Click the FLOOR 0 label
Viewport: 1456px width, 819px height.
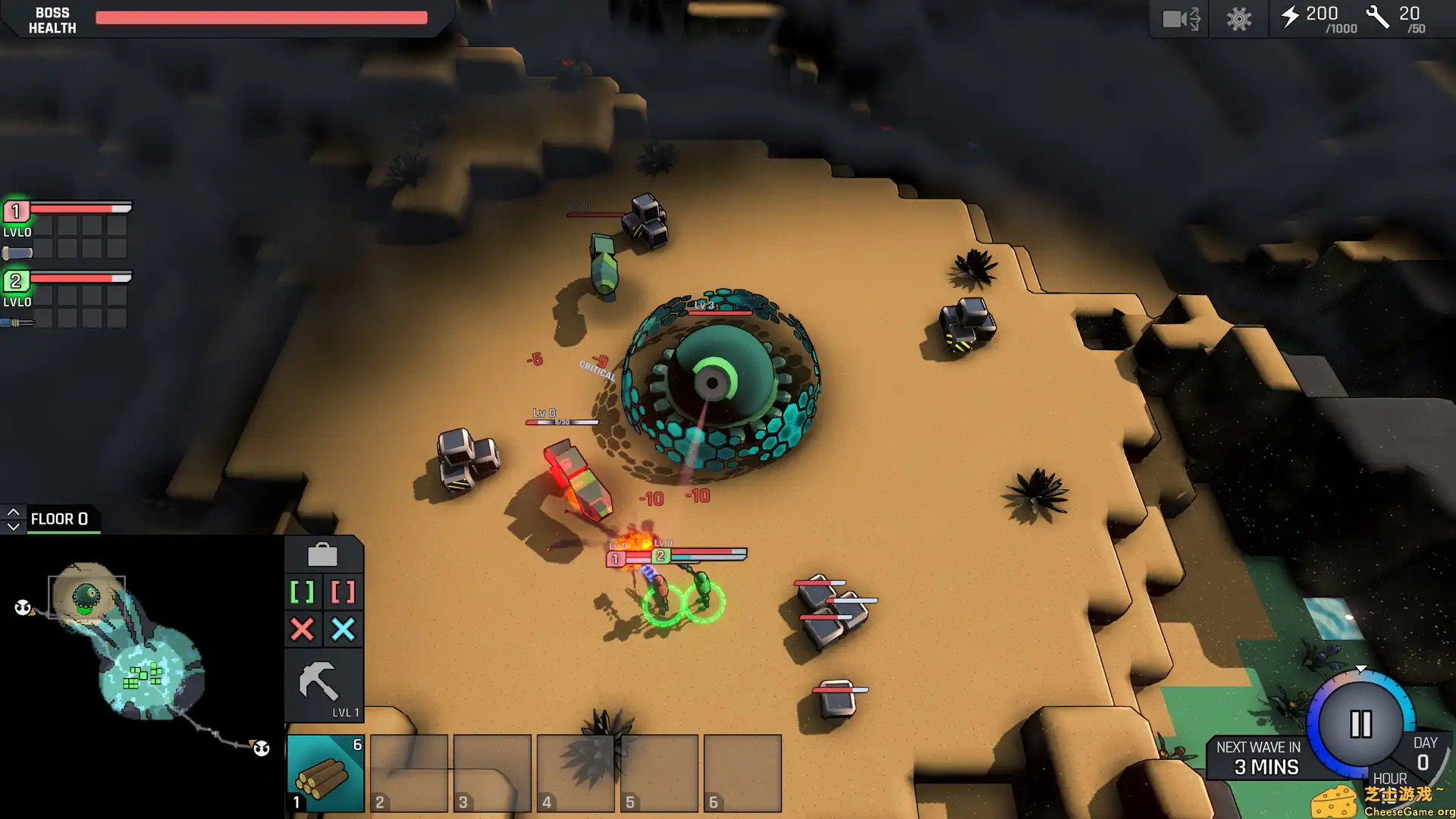61,519
